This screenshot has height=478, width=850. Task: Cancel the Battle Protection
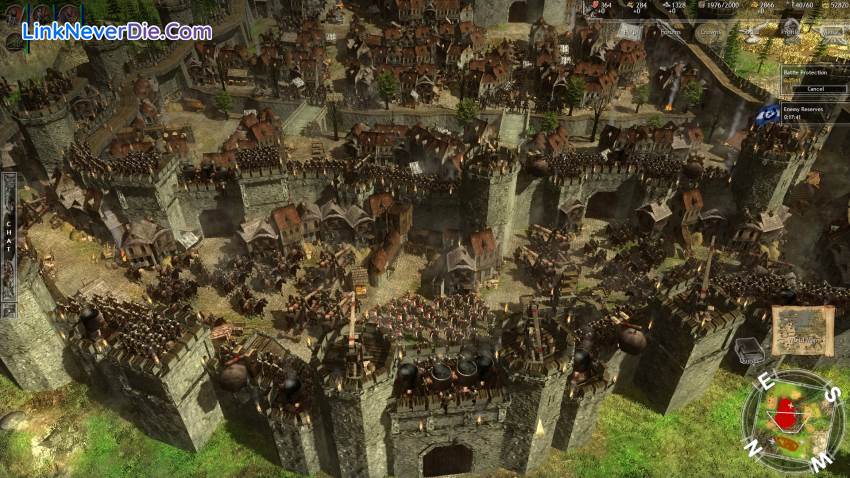[x=813, y=87]
